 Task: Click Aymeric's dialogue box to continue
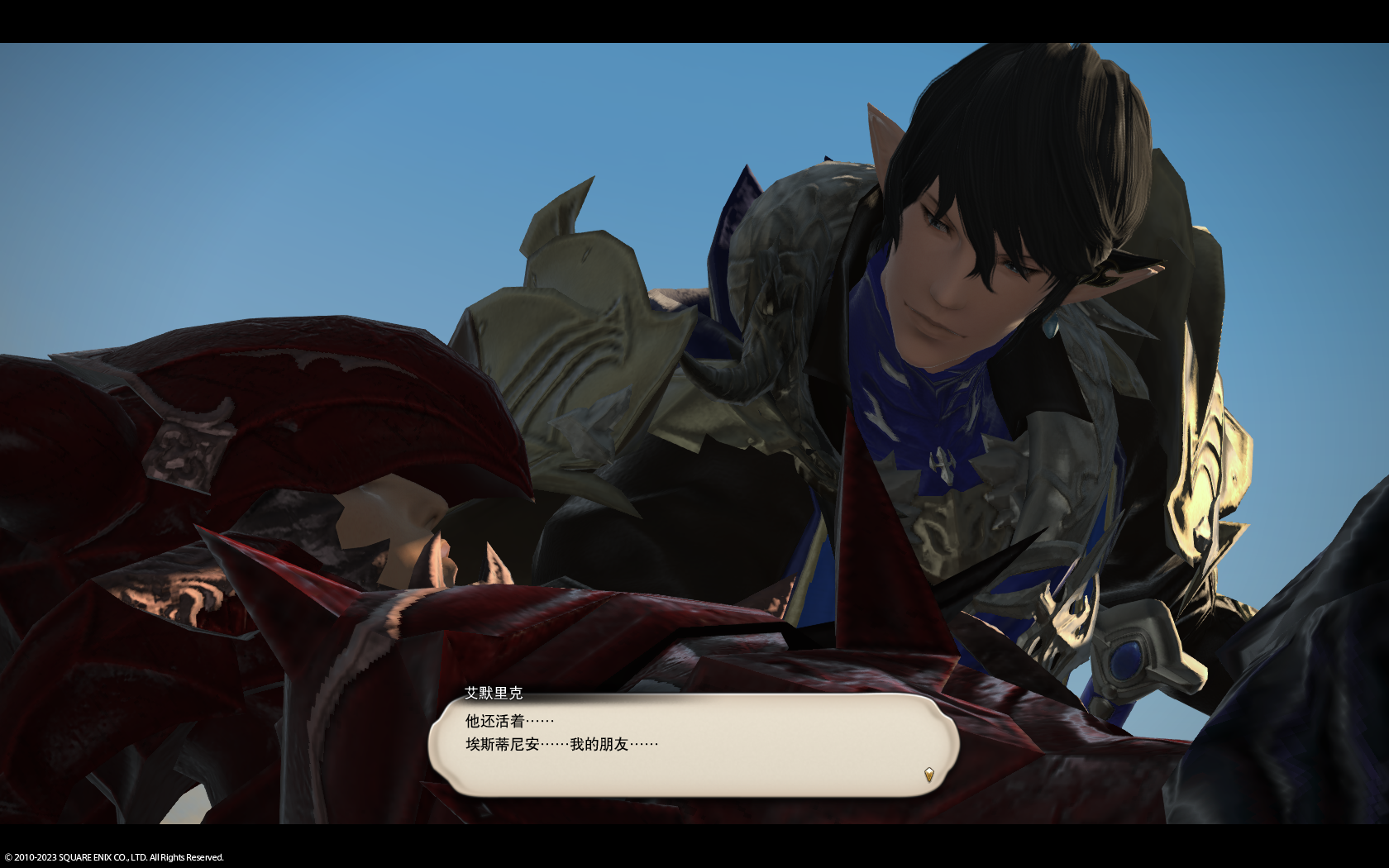[x=693, y=746]
